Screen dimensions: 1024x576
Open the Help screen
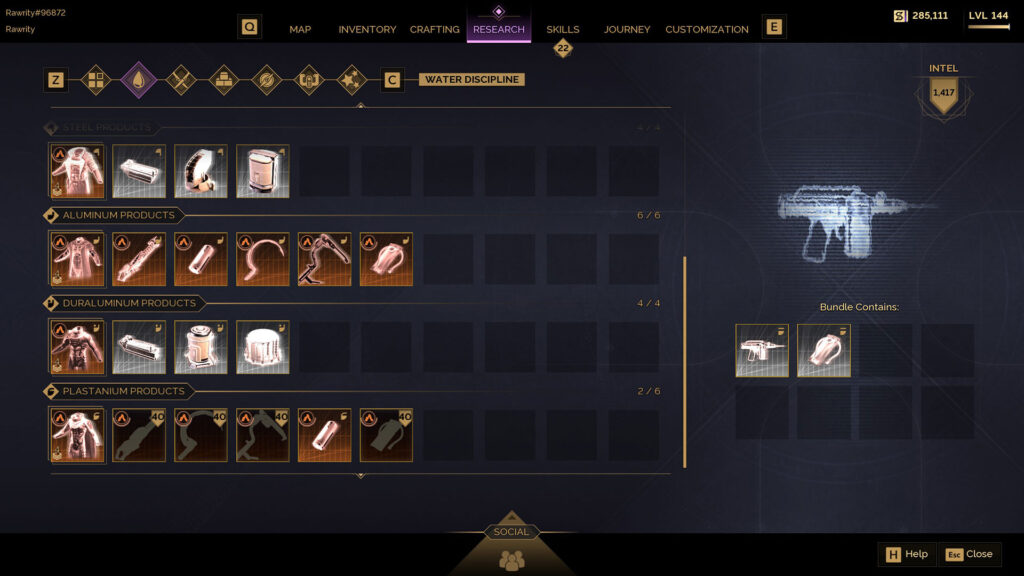coord(905,554)
